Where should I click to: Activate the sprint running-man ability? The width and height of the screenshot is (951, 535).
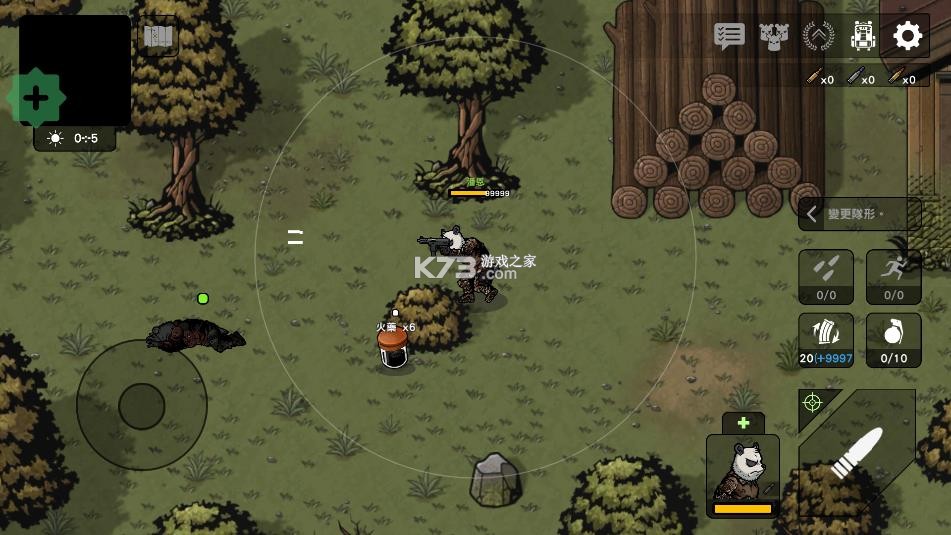pos(893,277)
